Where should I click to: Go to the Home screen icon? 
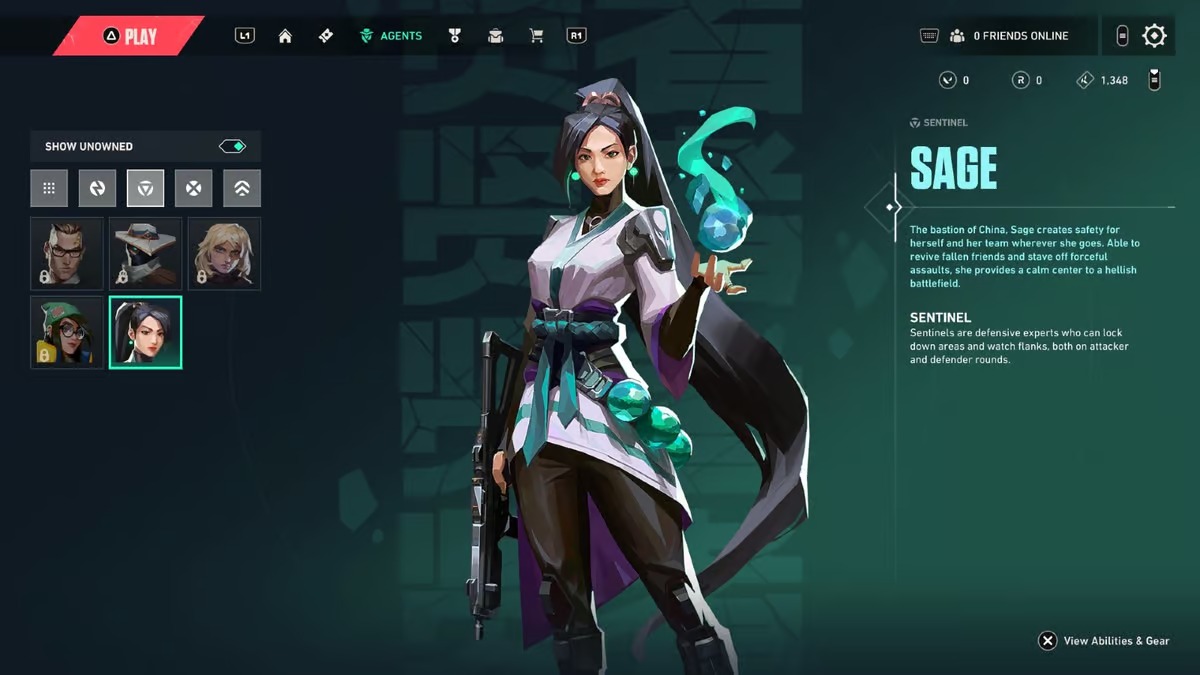285,36
